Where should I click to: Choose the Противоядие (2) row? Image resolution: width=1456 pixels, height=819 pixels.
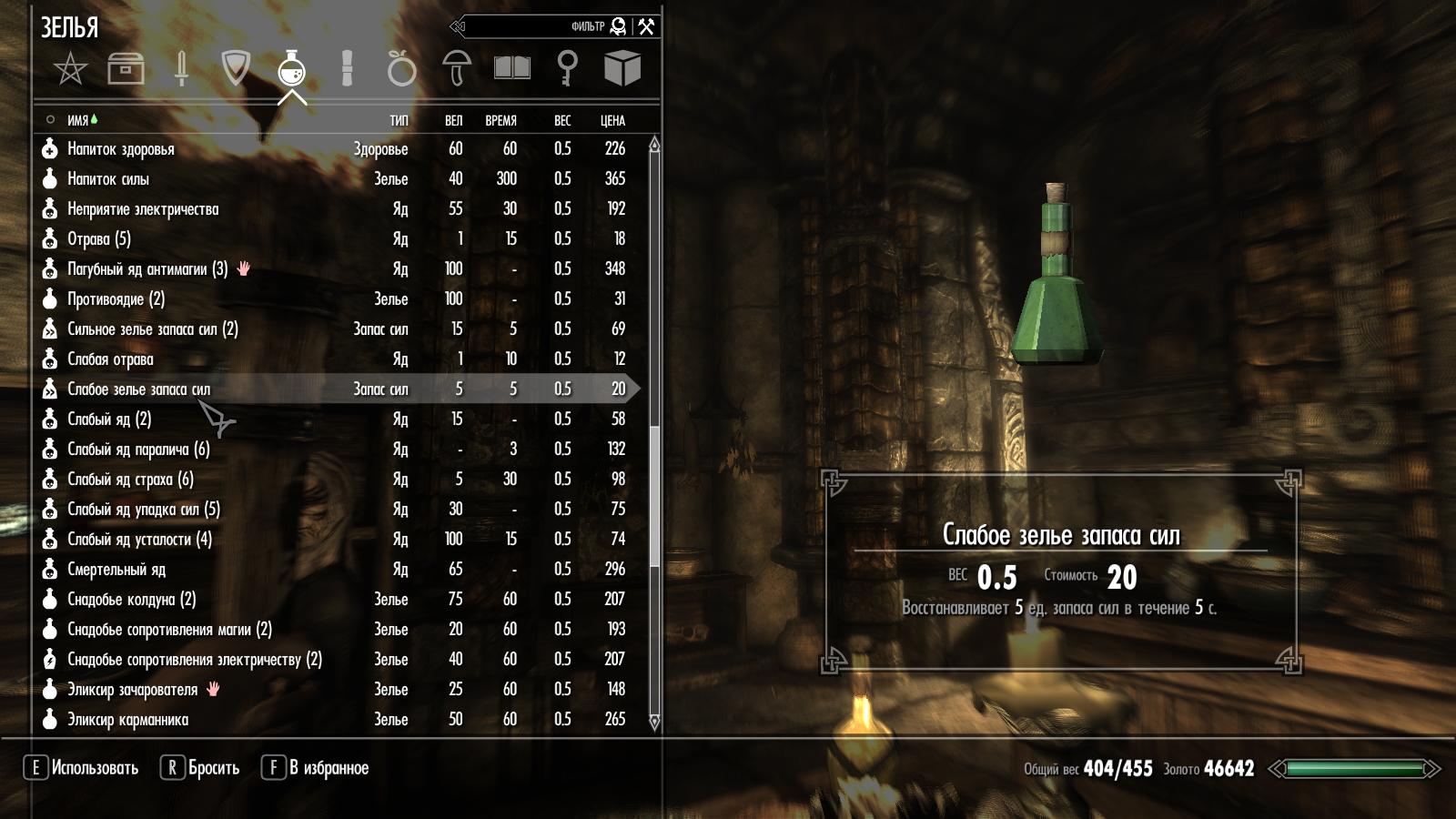point(116,299)
